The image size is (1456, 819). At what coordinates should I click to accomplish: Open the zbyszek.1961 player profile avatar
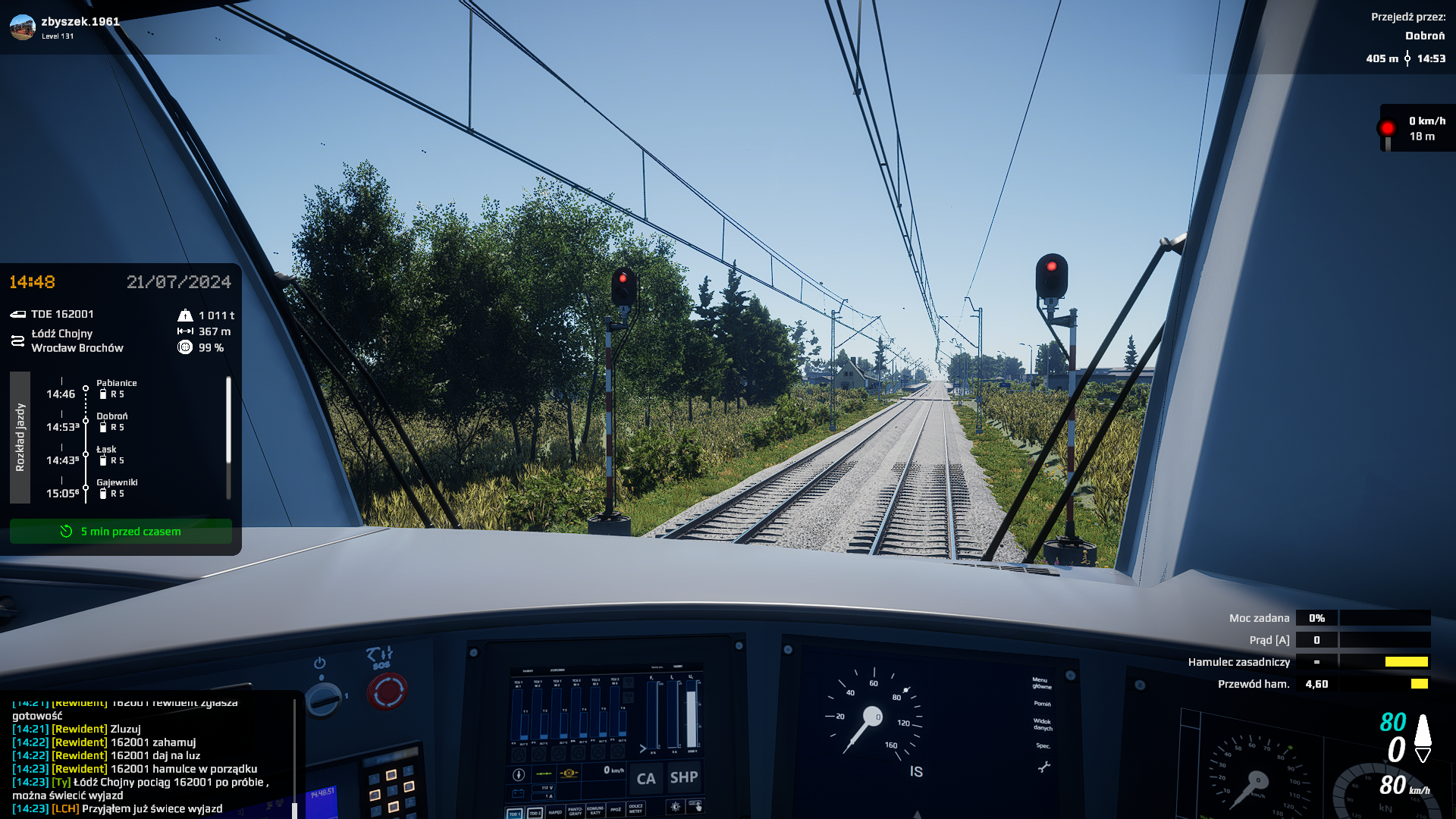23,27
